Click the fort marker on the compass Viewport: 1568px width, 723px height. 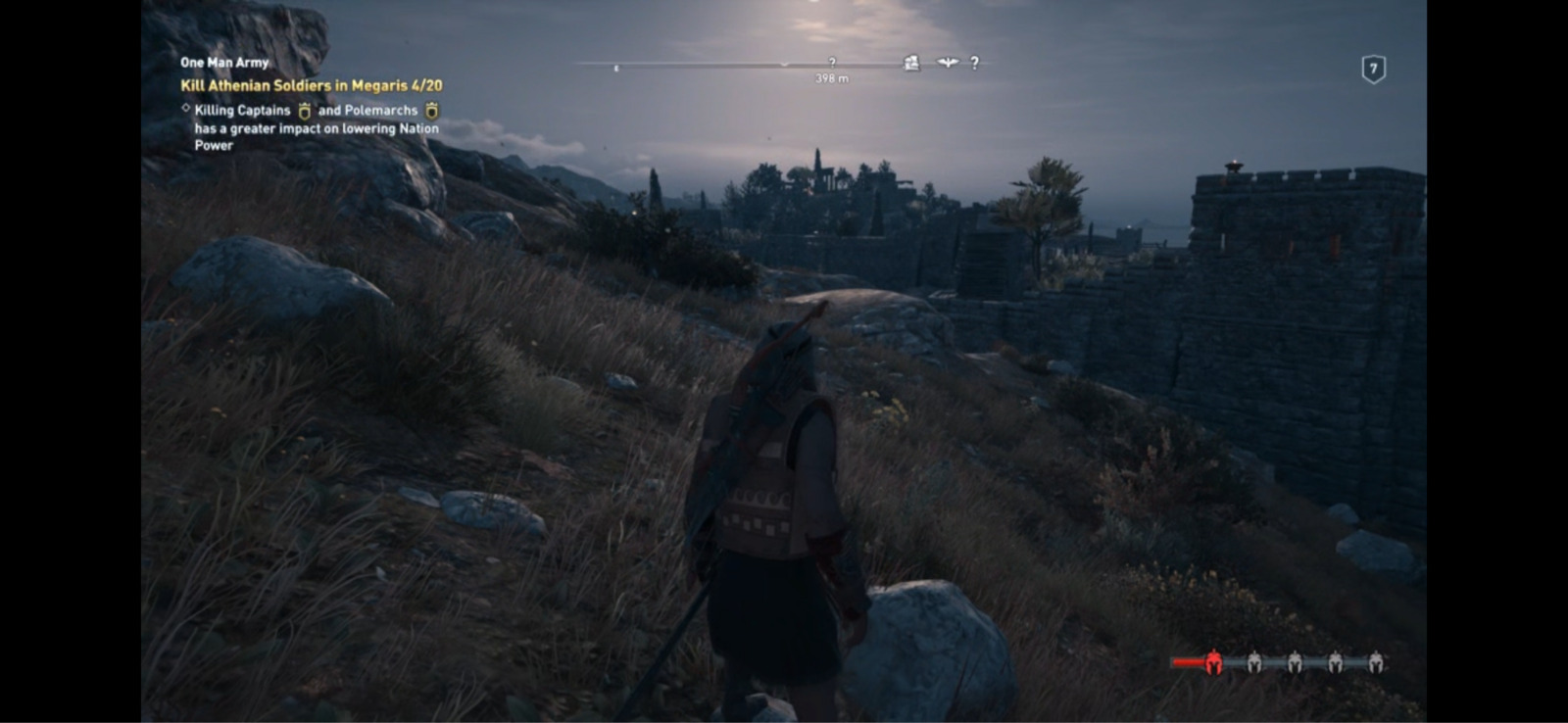pyautogui.click(x=911, y=63)
